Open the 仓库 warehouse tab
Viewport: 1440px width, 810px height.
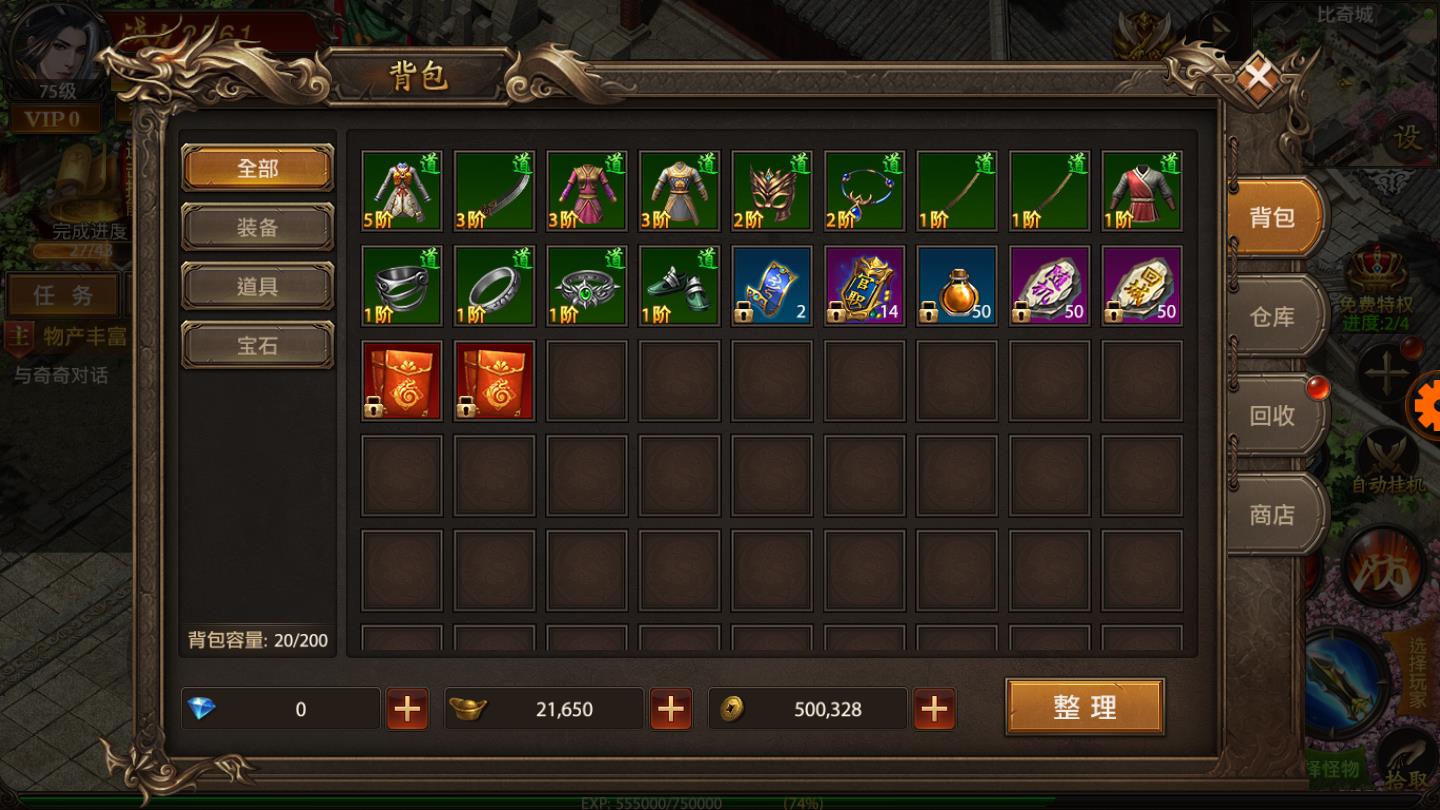point(1272,317)
